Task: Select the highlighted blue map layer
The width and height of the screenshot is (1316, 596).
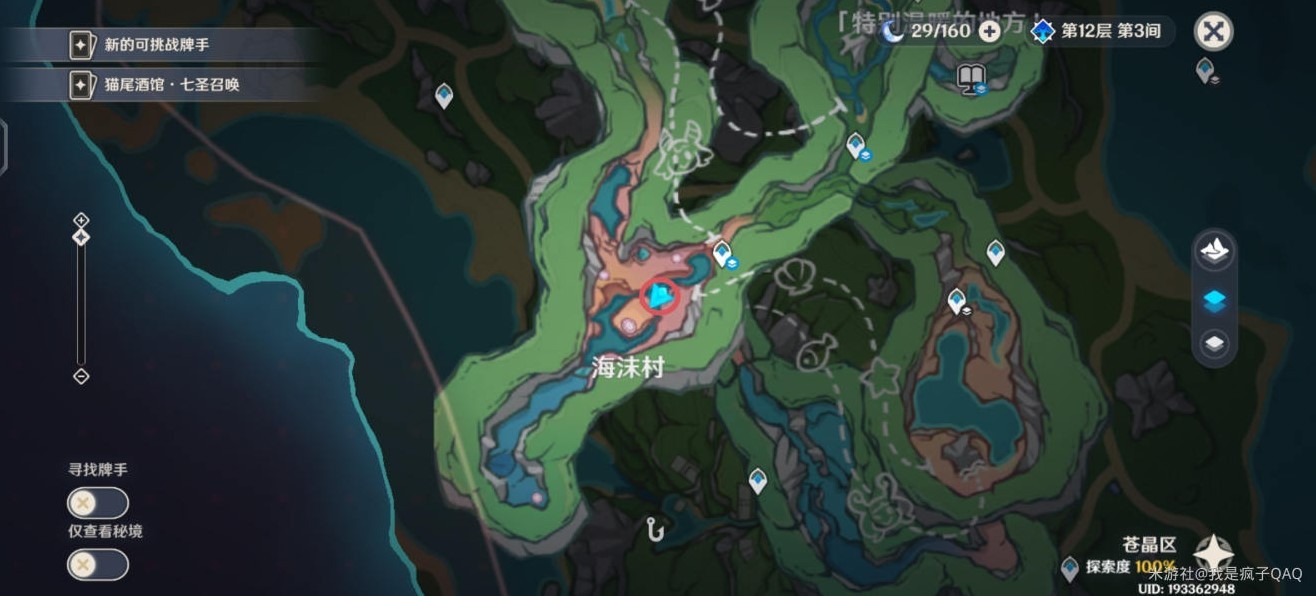Action: 1214,300
